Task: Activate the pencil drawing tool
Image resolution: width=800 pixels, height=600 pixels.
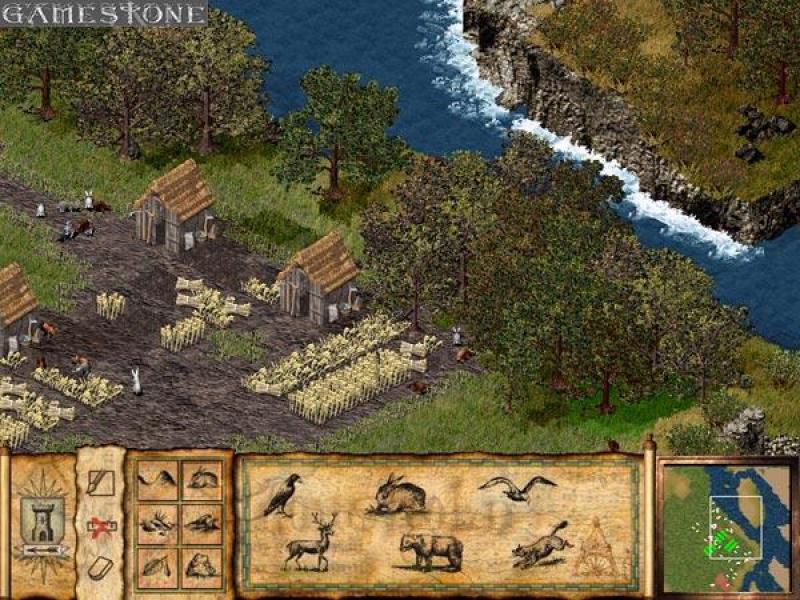Action: click(101, 484)
